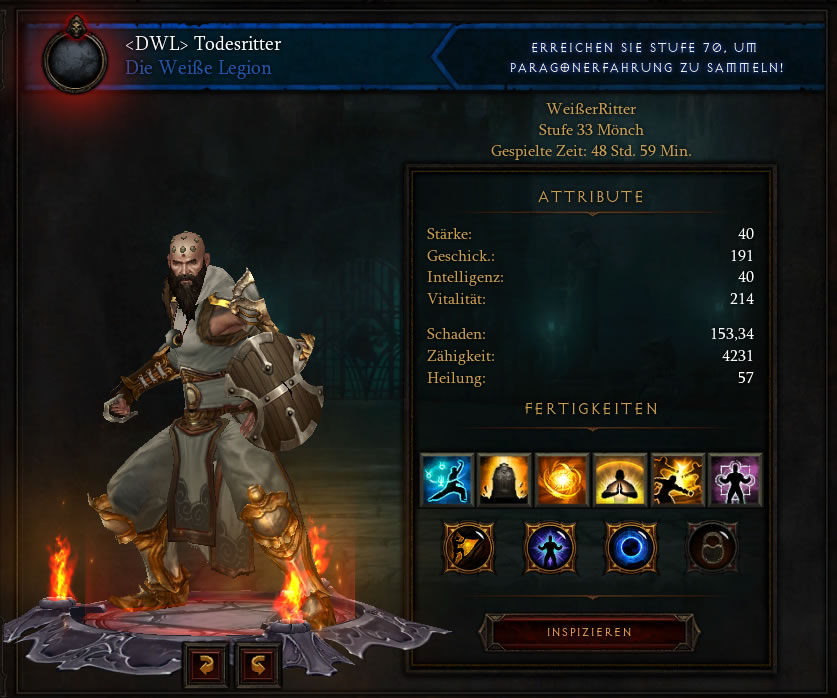Screen dimensions: 837x698
Task: Open the purple glowing-figure passive skill
Action: [550, 546]
